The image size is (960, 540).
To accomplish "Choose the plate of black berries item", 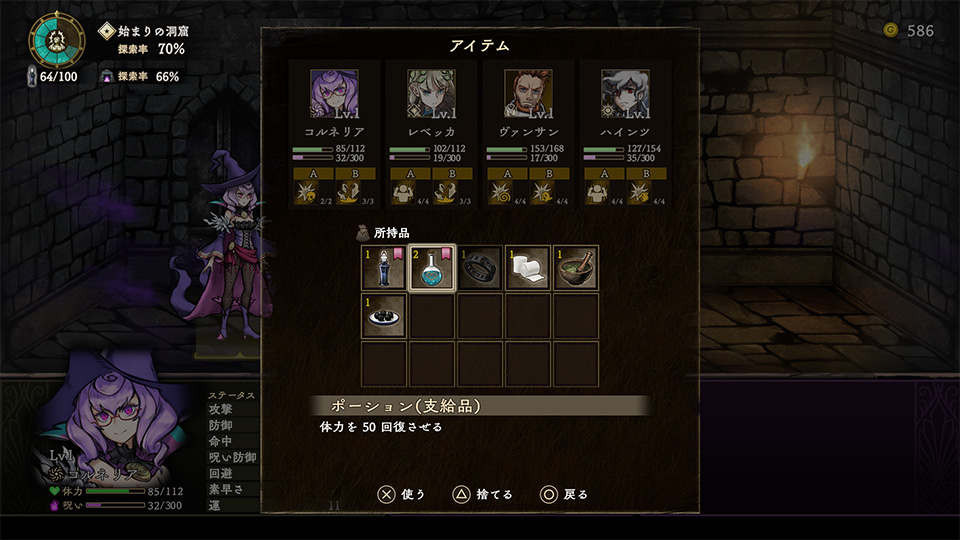I will pos(383,316).
